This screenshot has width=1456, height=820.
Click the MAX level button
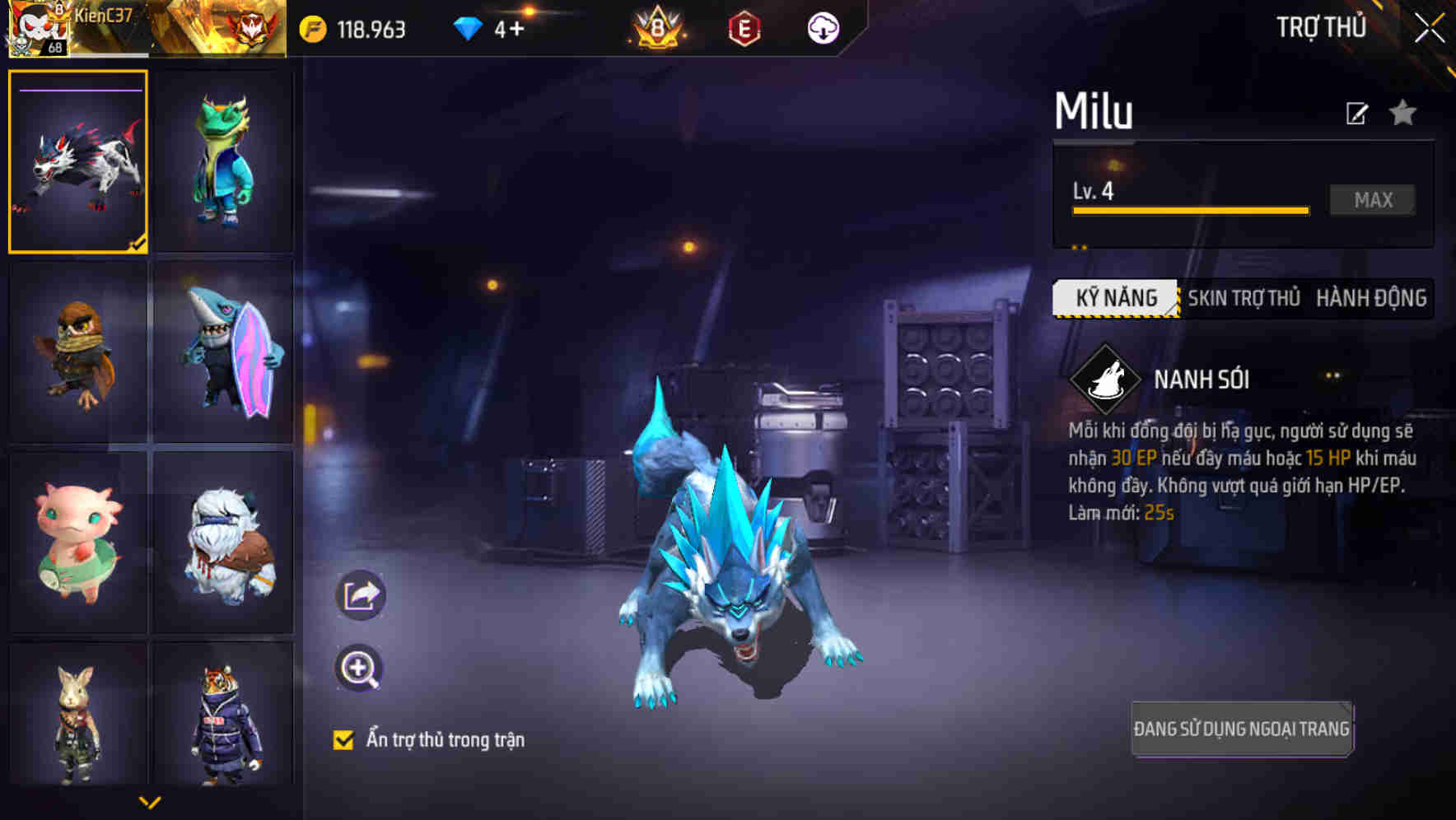click(x=1372, y=199)
